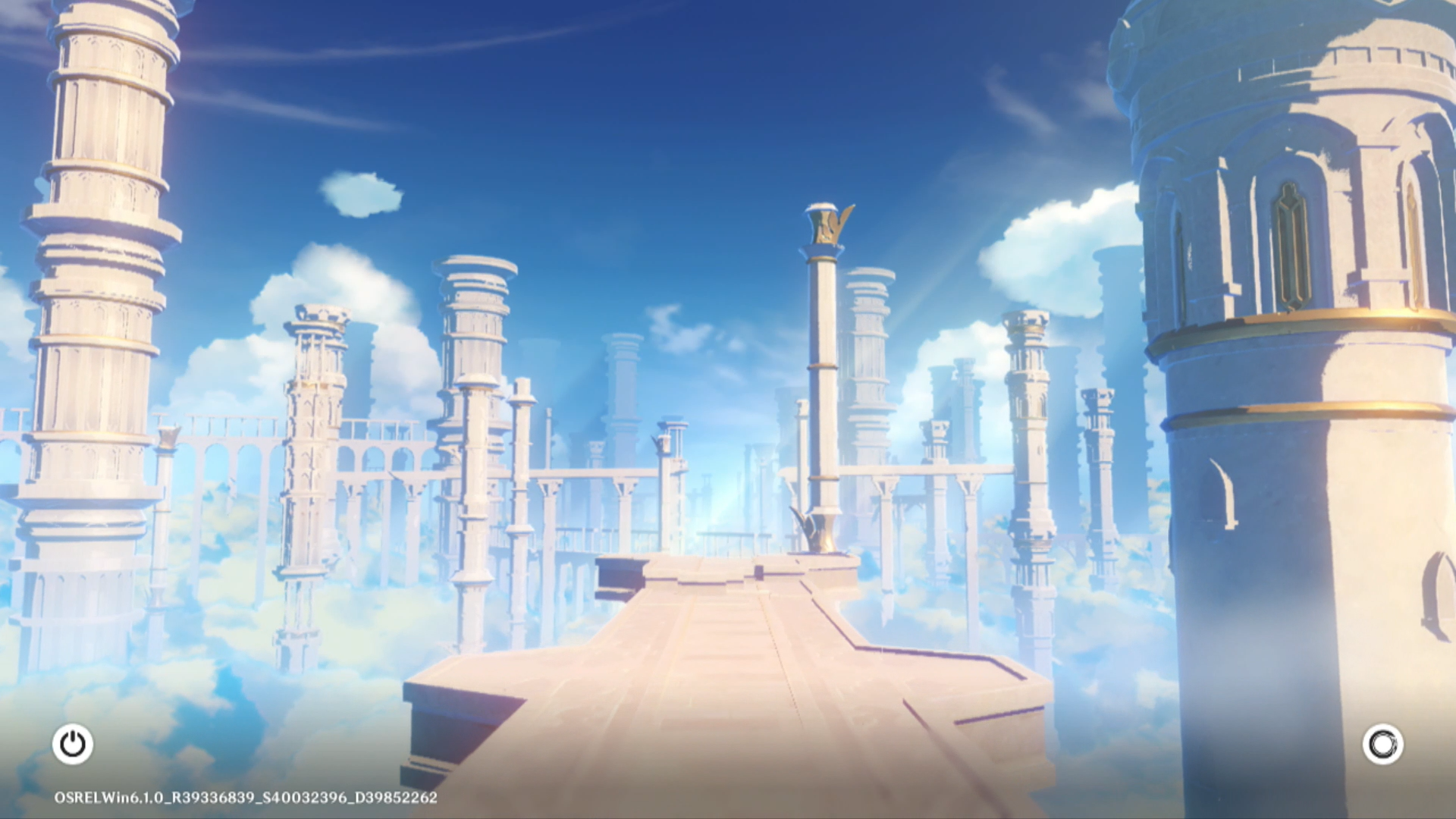
Task: Open the circular ring icon button
Action: click(x=1382, y=744)
